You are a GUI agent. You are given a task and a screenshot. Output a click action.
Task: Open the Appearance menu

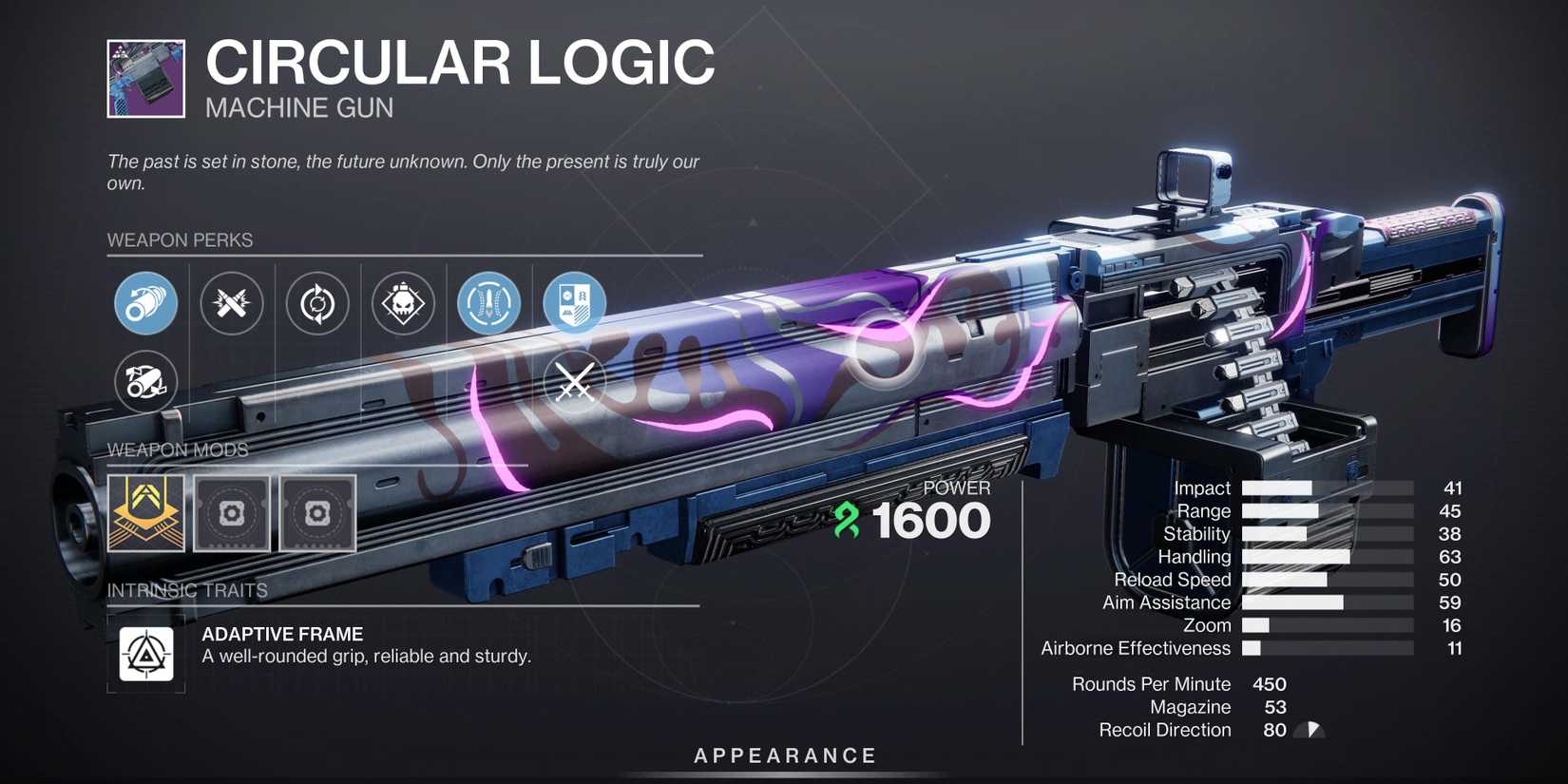[783, 755]
